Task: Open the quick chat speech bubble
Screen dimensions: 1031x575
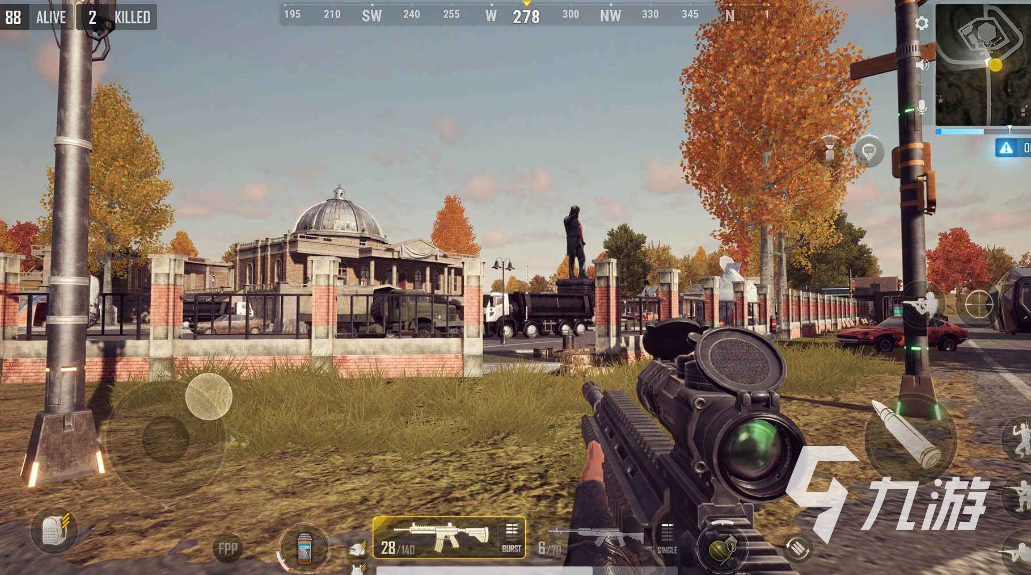Action: click(x=868, y=152)
